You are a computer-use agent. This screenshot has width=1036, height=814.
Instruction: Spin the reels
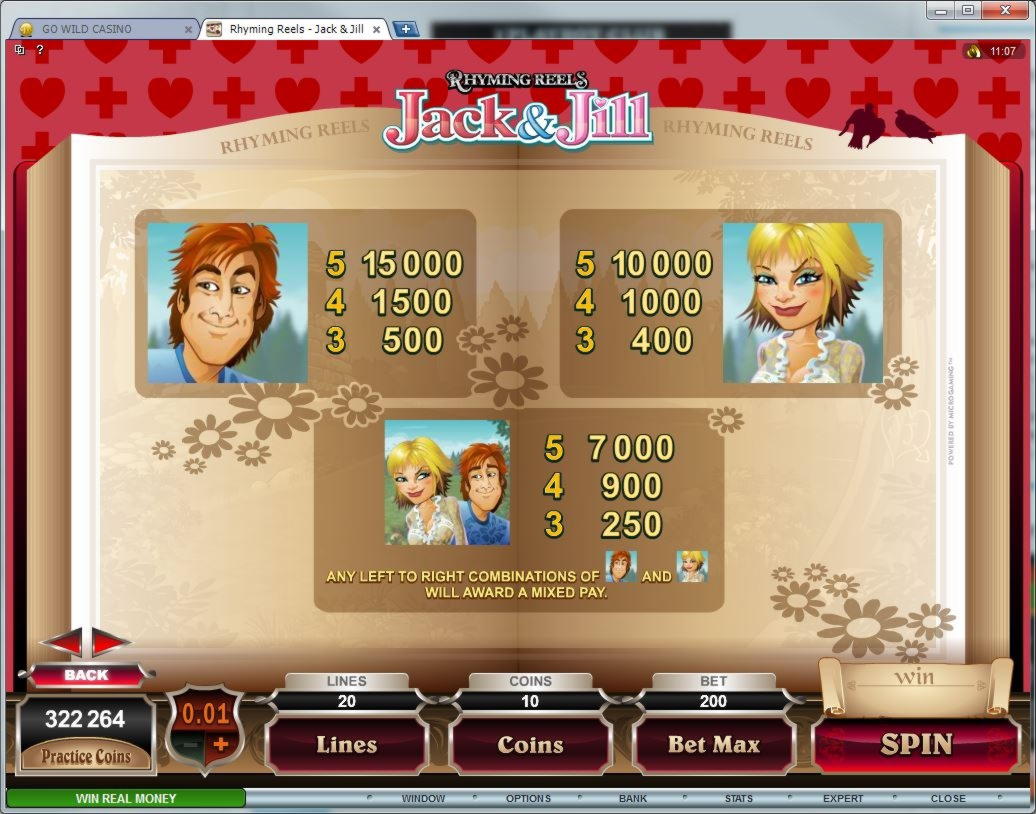click(x=916, y=745)
